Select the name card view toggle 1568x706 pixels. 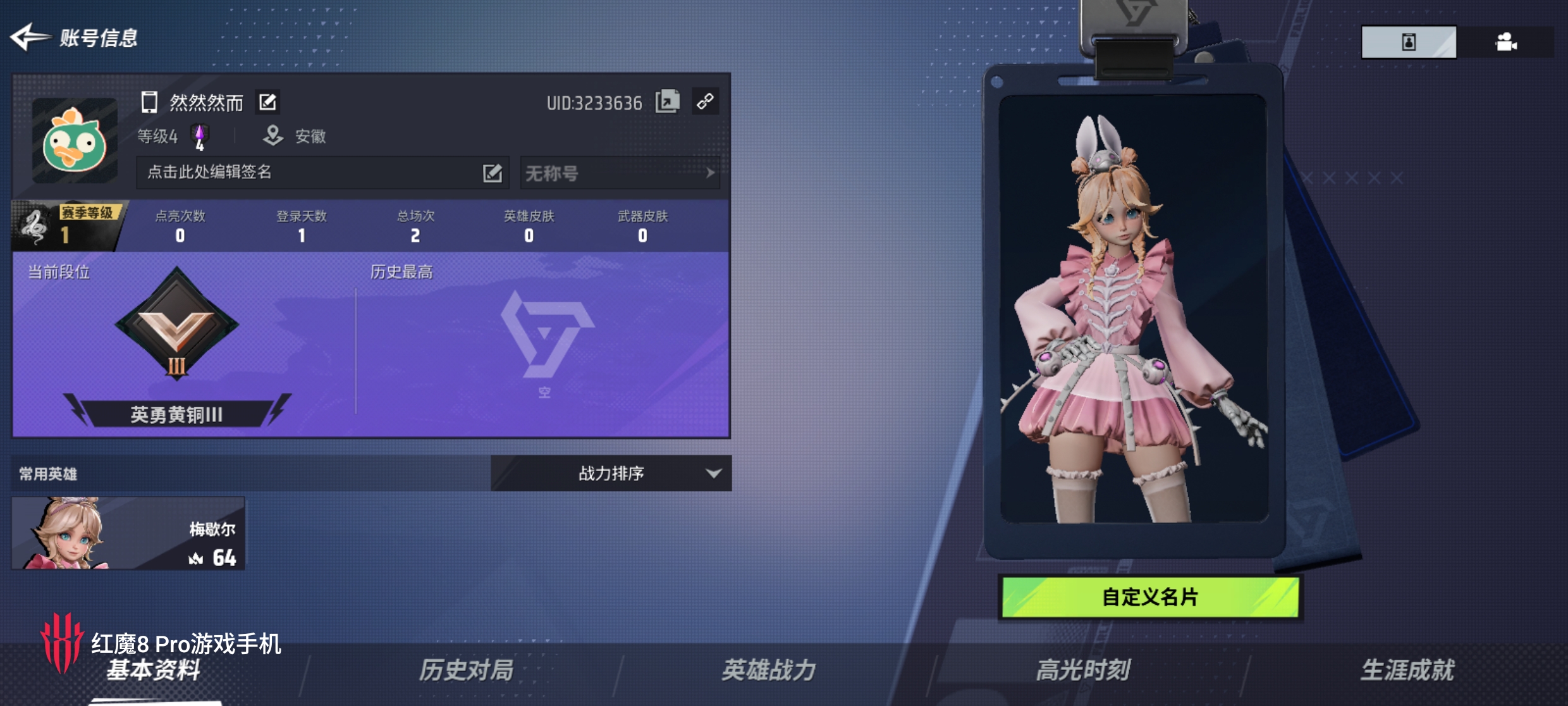1409,42
